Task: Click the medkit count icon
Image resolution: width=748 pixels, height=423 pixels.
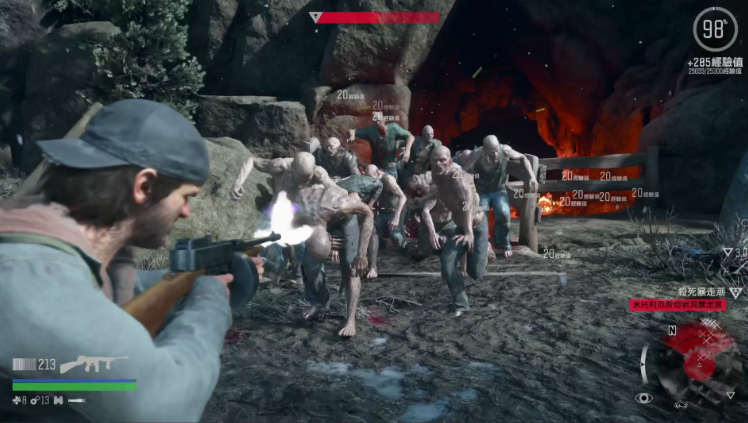Action: tap(17, 400)
